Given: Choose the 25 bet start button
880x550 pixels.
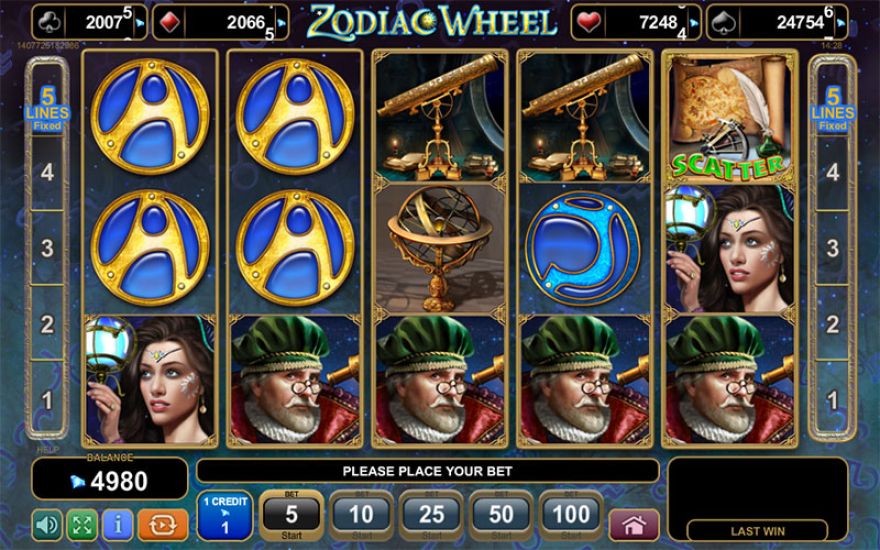Looking at the screenshot, I should (x=431, y=516).
